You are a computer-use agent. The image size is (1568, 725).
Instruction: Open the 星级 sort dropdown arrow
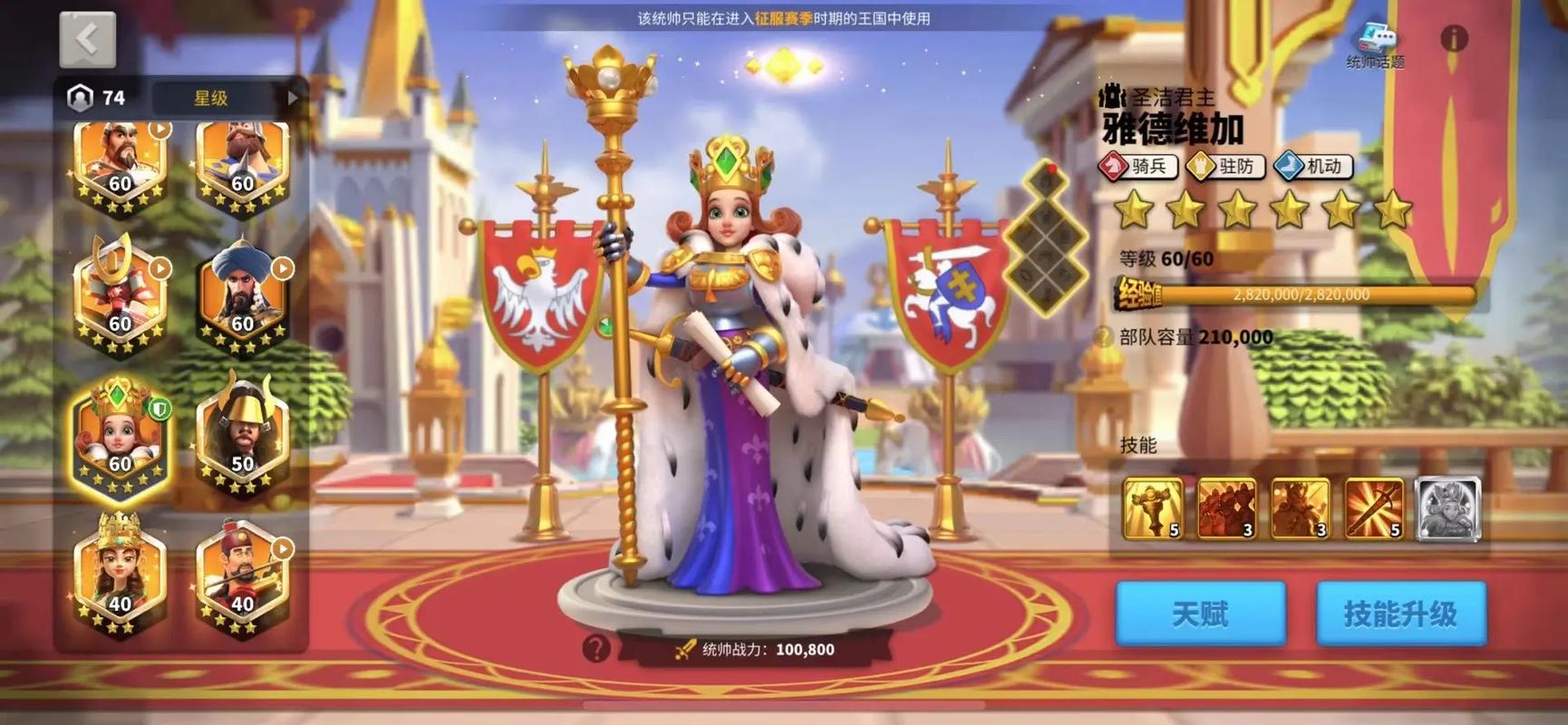pos(292,97)
